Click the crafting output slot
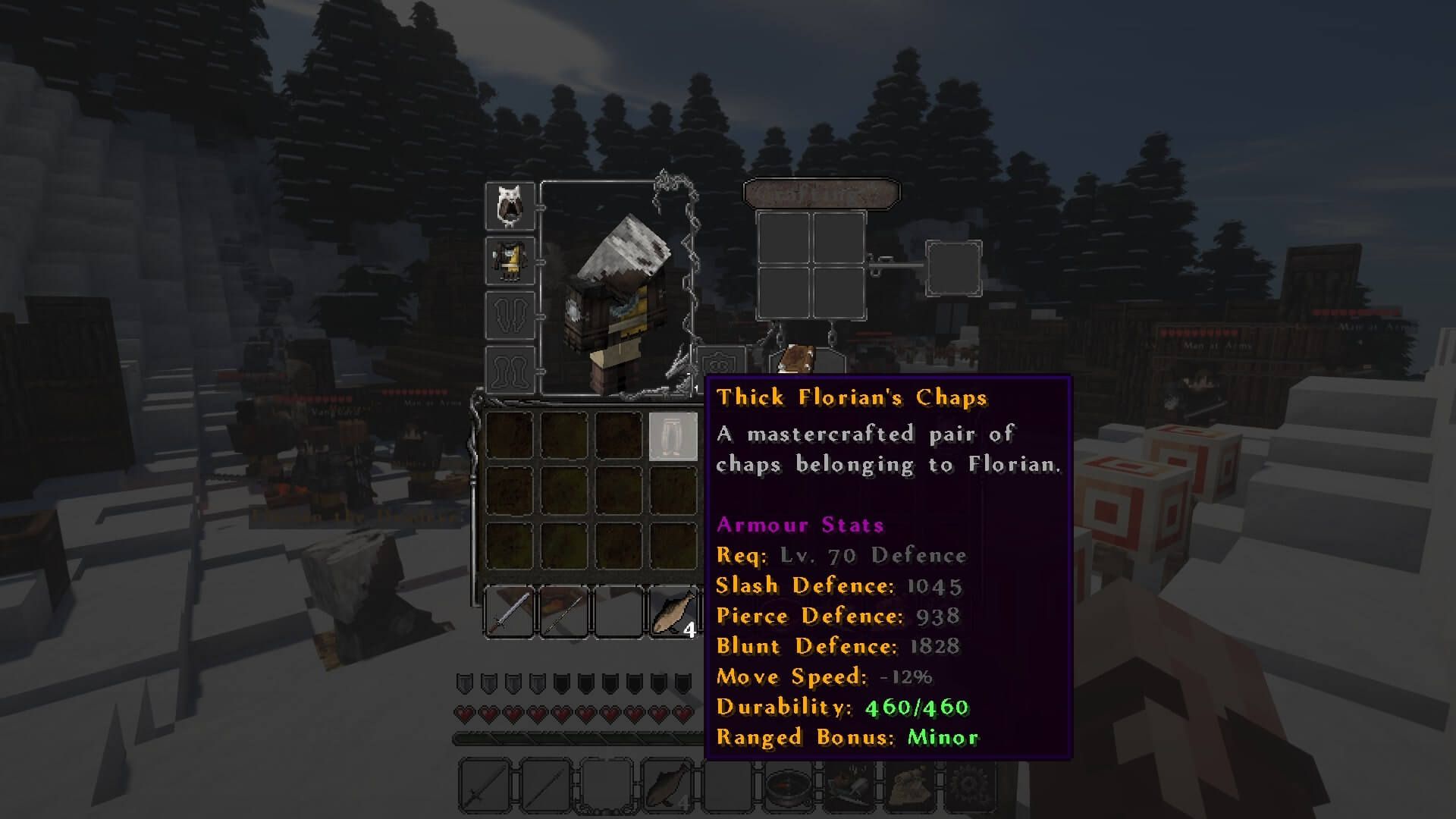Image resolution: width=1456 pixels, height=819 pixels. (x=953, y=268)
